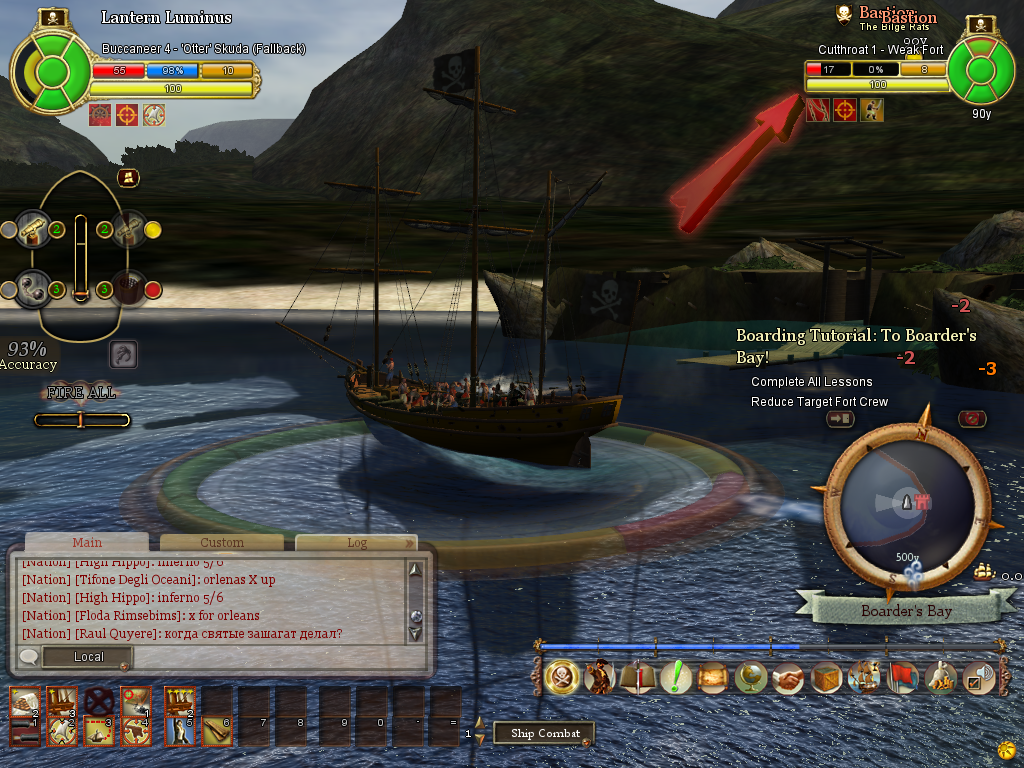The width and height of the screenshot is (1024, 768).
Task: Open the handshake social icon
Action: click(x=788, y=678)
